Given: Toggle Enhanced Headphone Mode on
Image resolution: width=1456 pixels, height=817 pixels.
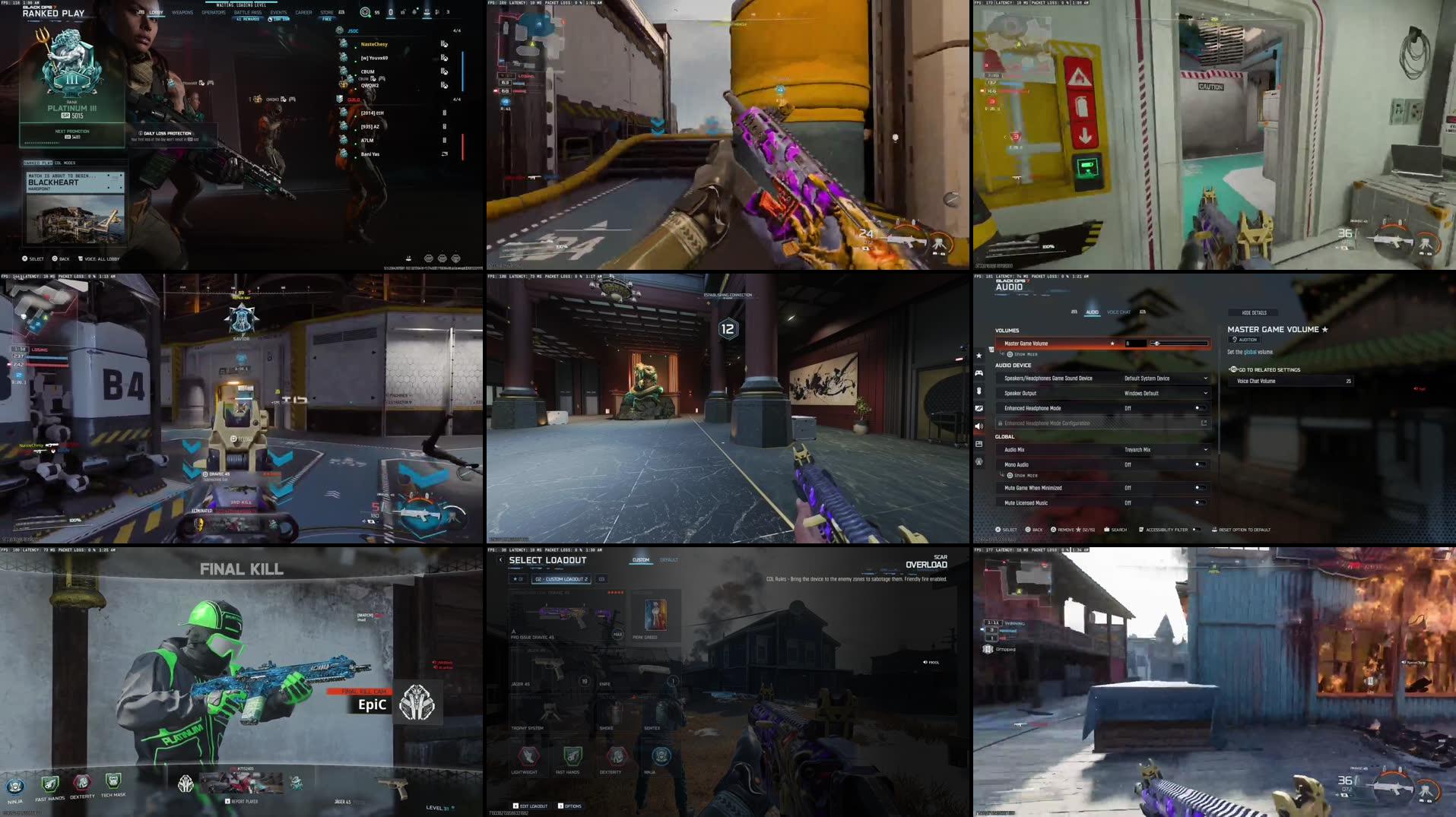Looking at the screenshot, I should pyautogui.click(x=1200, y=408).
